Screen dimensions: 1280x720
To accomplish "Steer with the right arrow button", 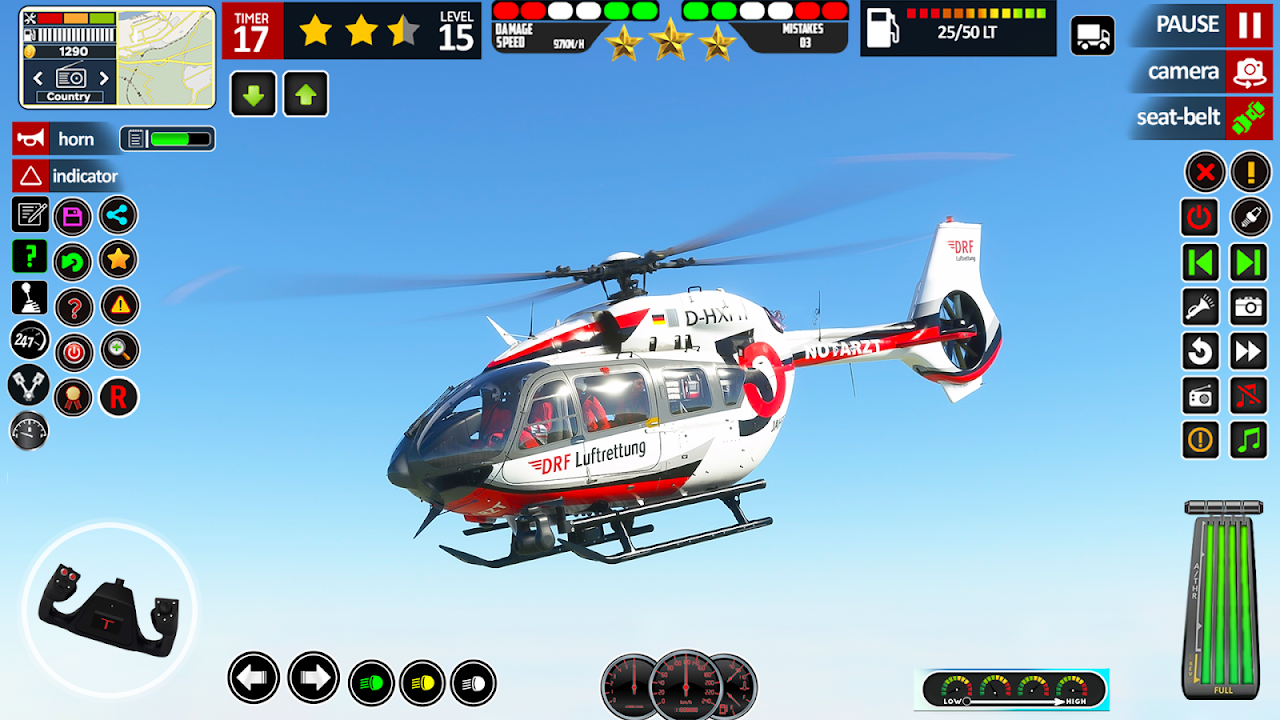I will tap(313, 678).
